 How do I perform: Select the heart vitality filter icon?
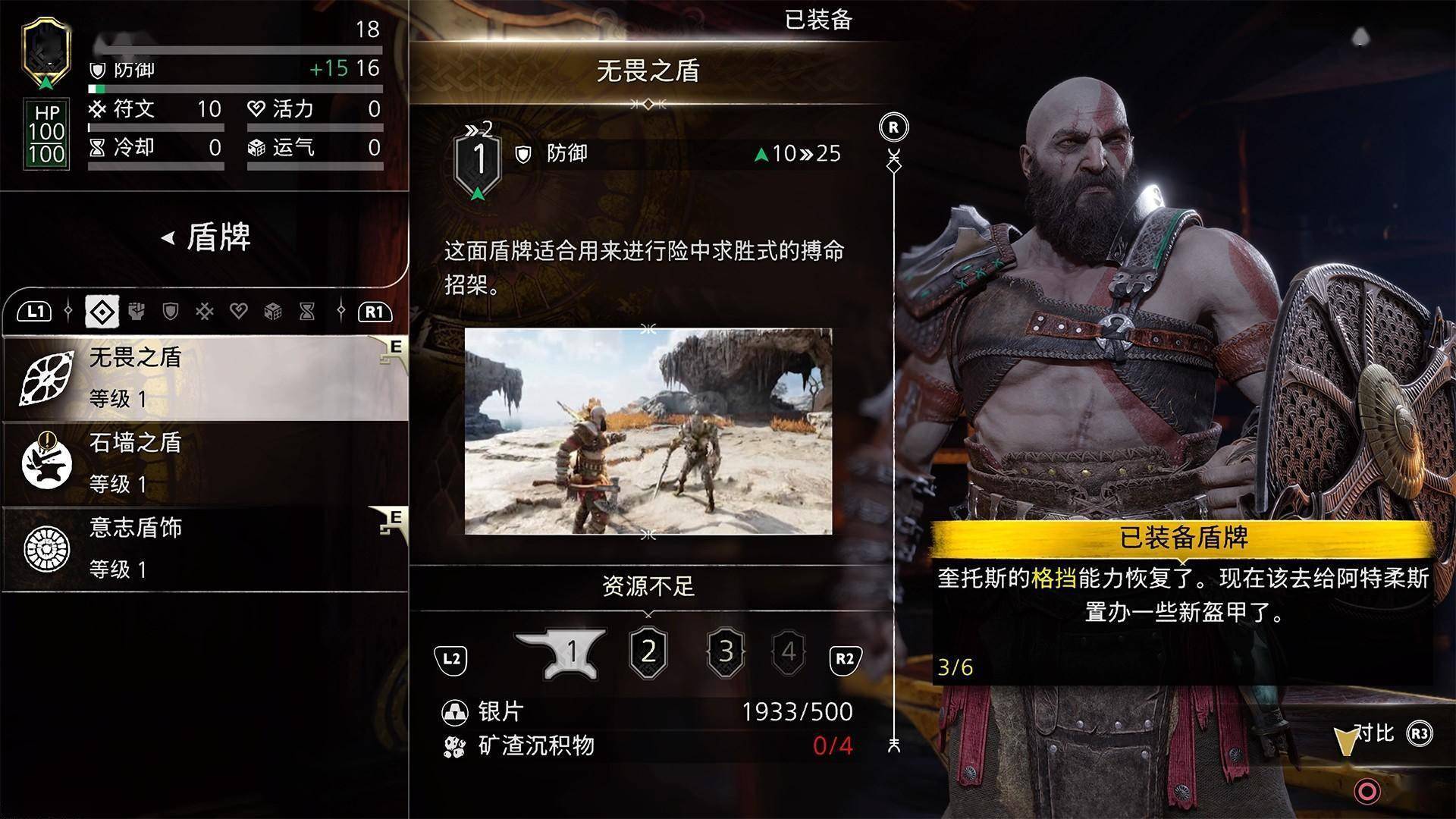pyautogui.click(x=240, y=311)
